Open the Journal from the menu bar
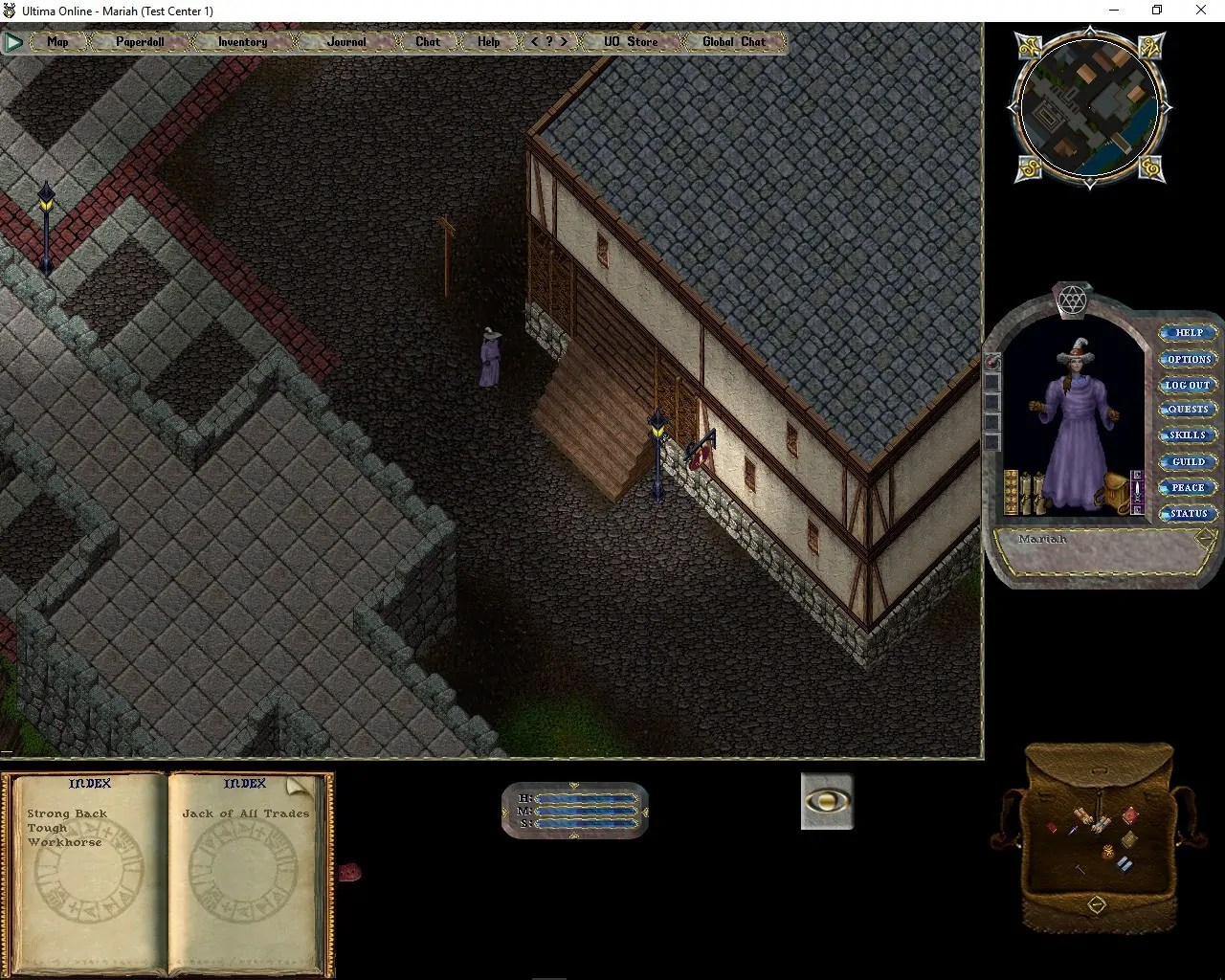The image size is (1225, 980). (x=345, y=41)
